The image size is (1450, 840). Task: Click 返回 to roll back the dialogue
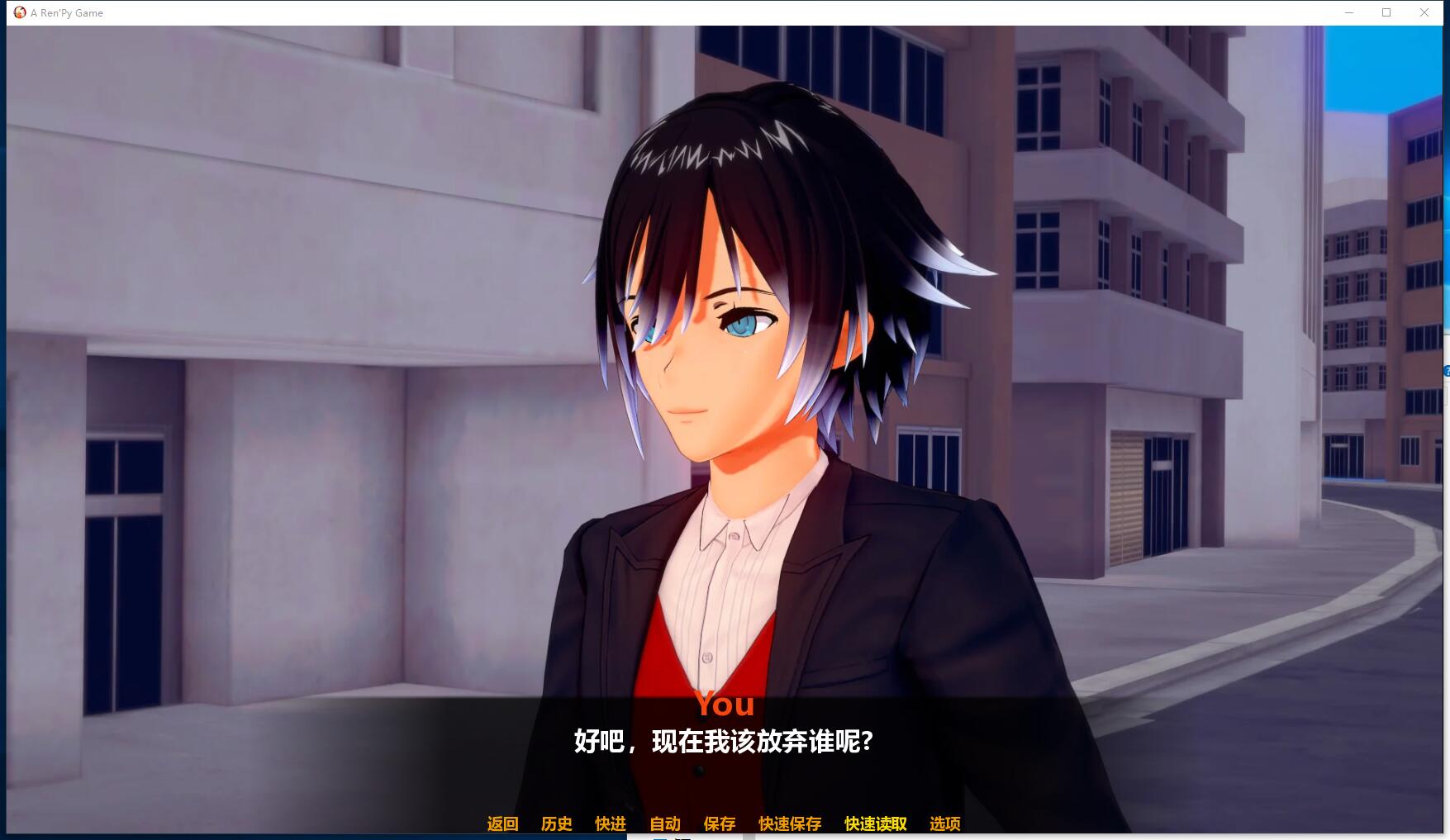coord(502,823)
